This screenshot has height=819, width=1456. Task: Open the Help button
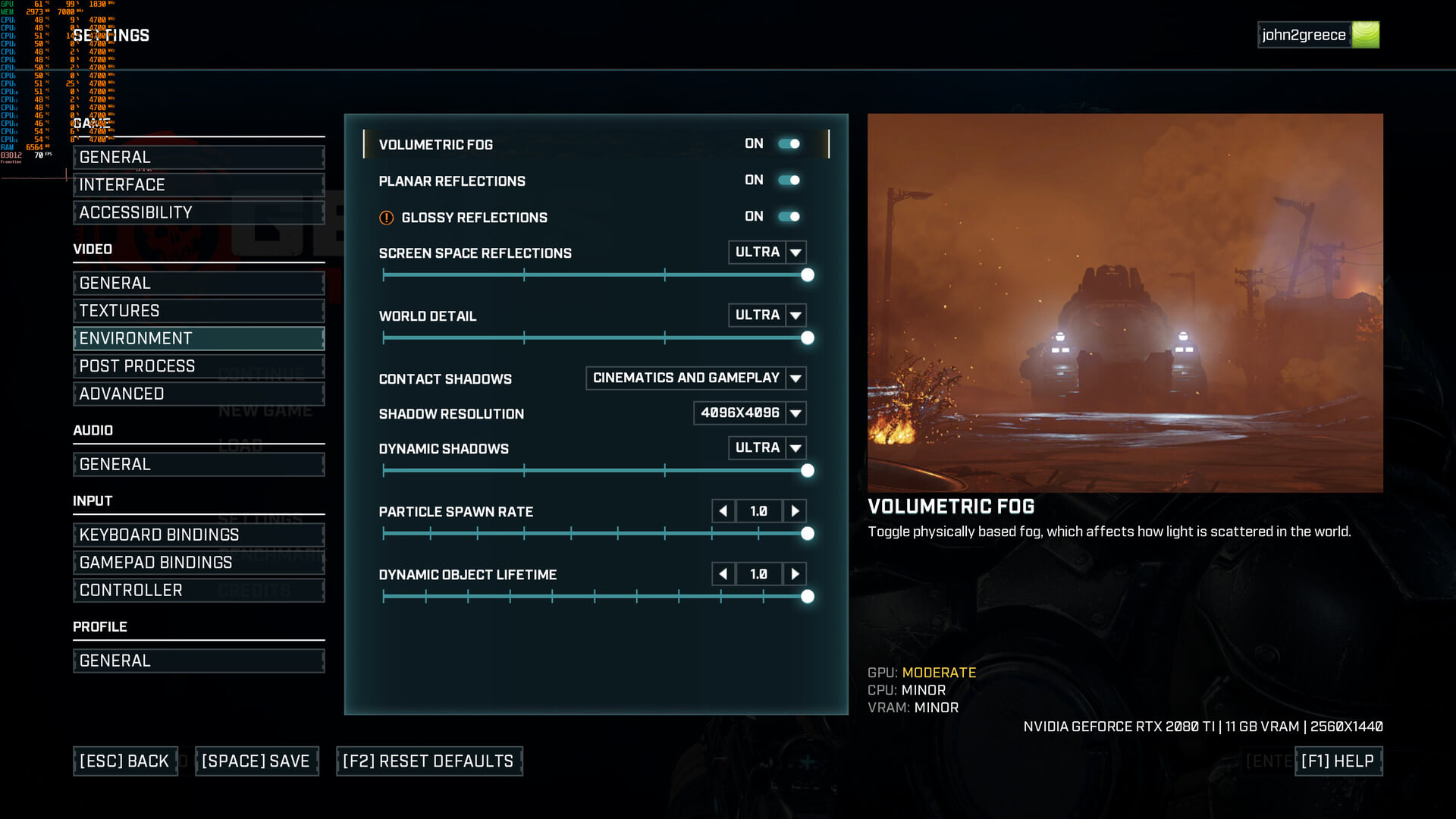pos(1338,761)
